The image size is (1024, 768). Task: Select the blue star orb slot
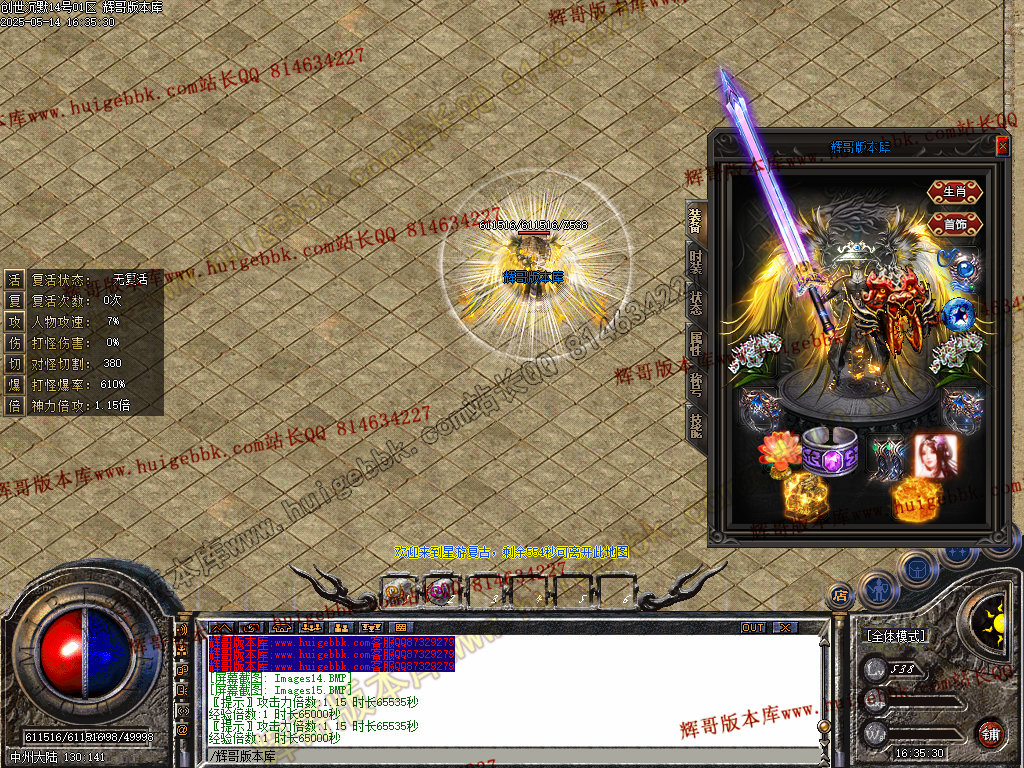[957, 313]
